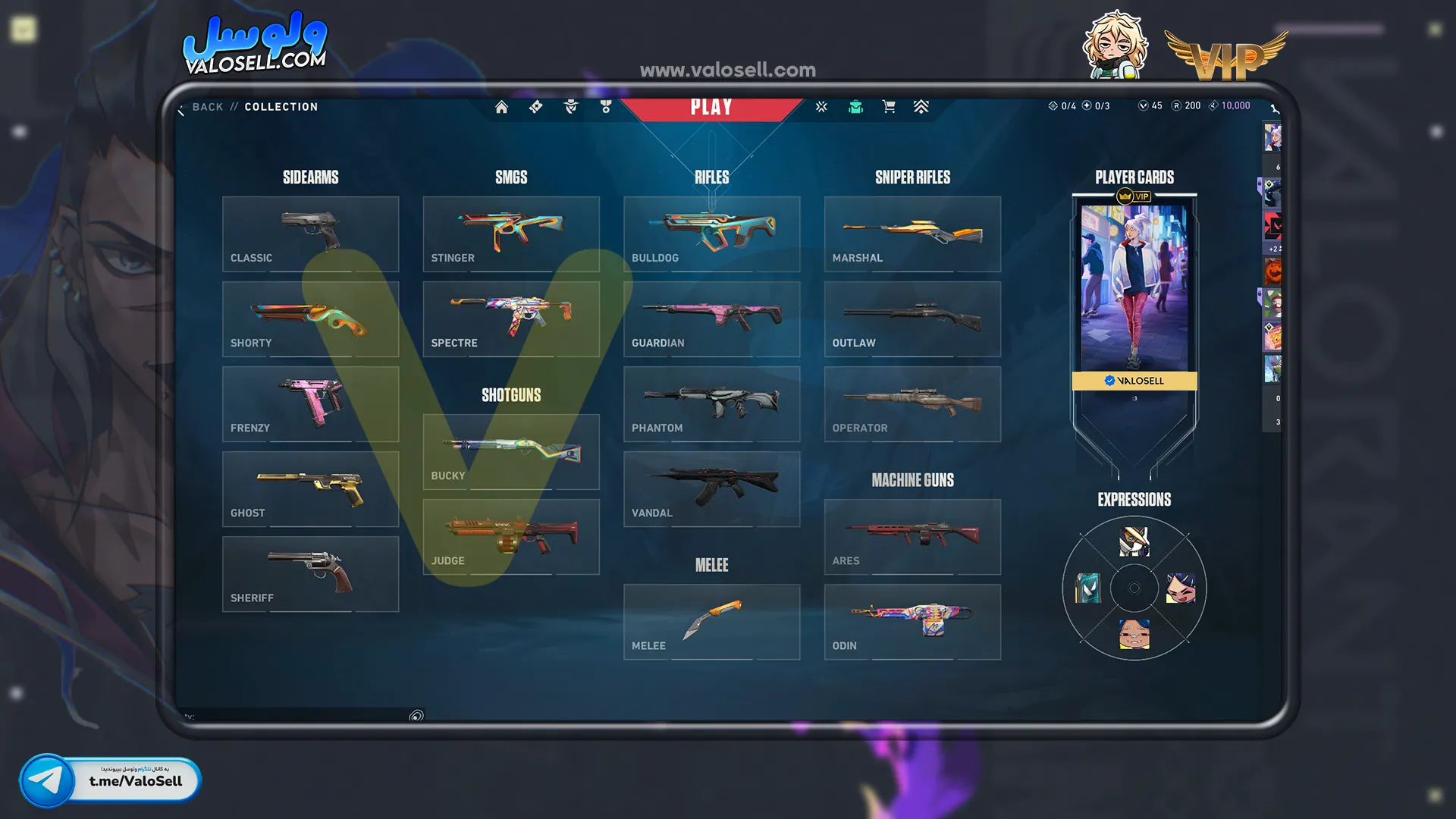Open the home icon in top navigation

(x=501, y=107)
